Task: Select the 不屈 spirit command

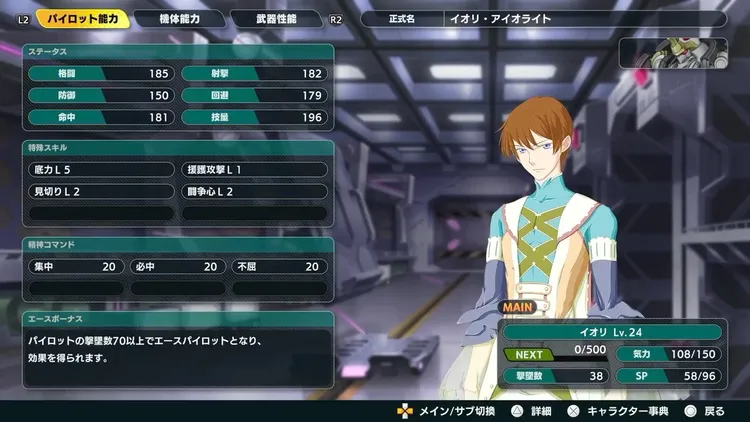Action: coord(280,267)
